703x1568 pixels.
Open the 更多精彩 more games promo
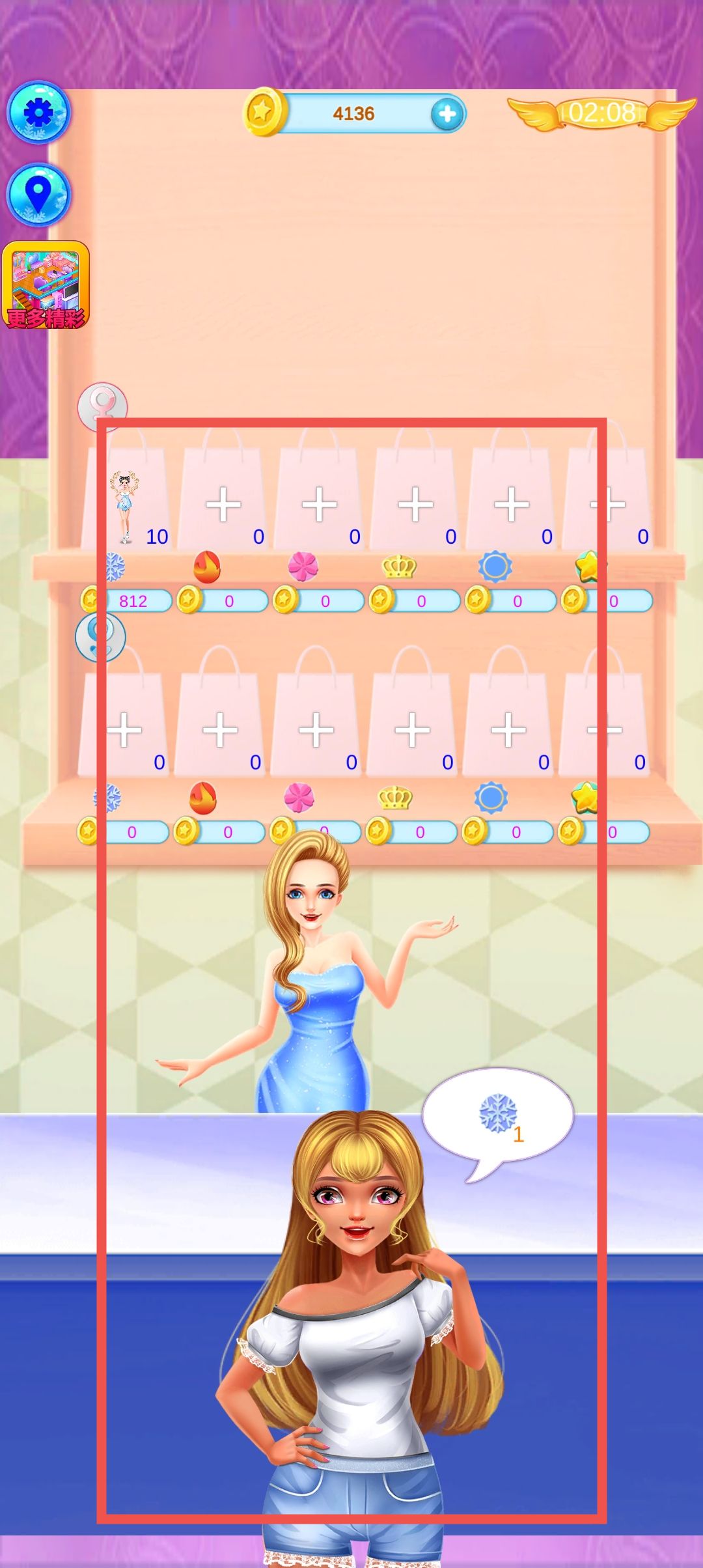tap(46, 285)
